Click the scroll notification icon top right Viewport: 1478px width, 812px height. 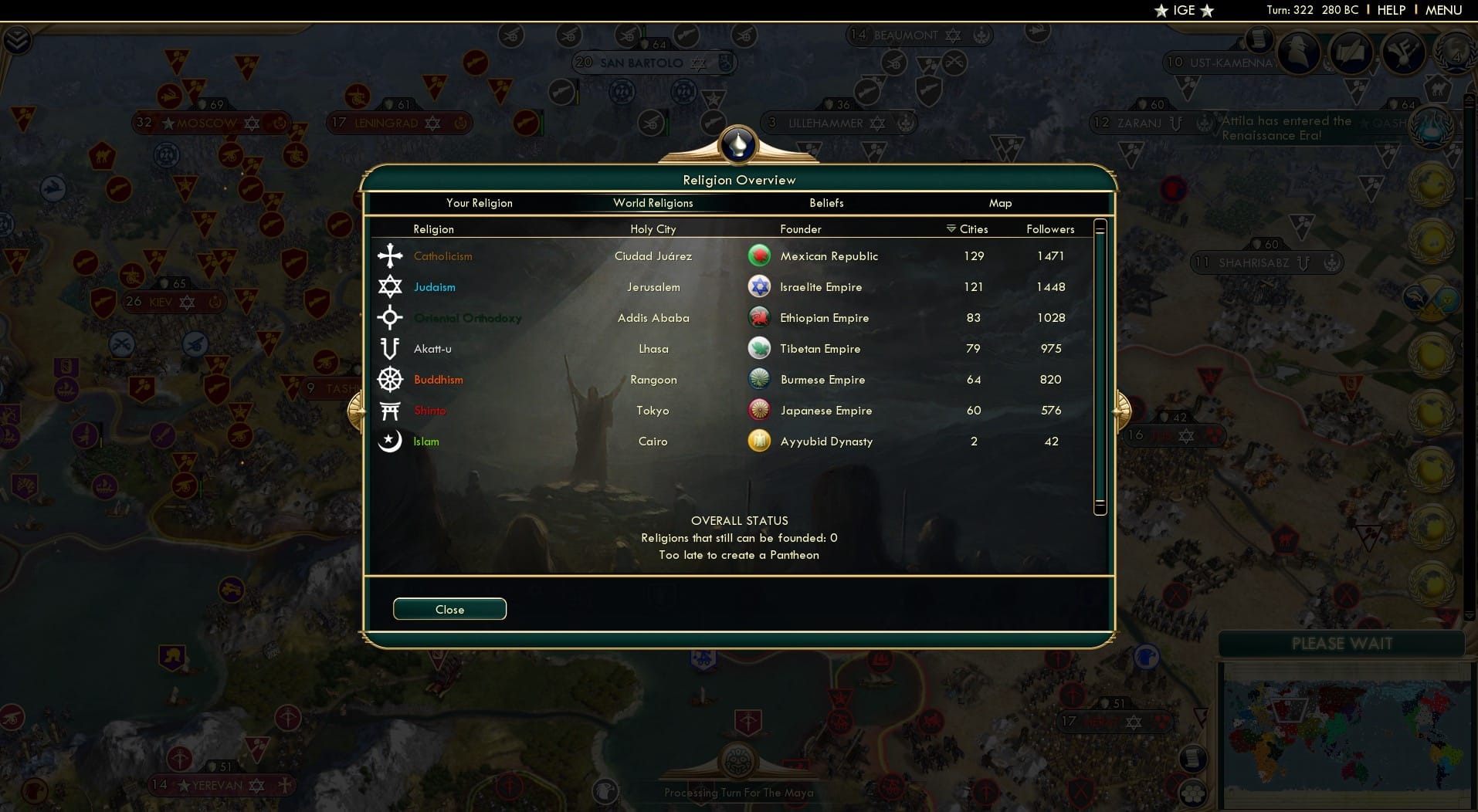1258,42
